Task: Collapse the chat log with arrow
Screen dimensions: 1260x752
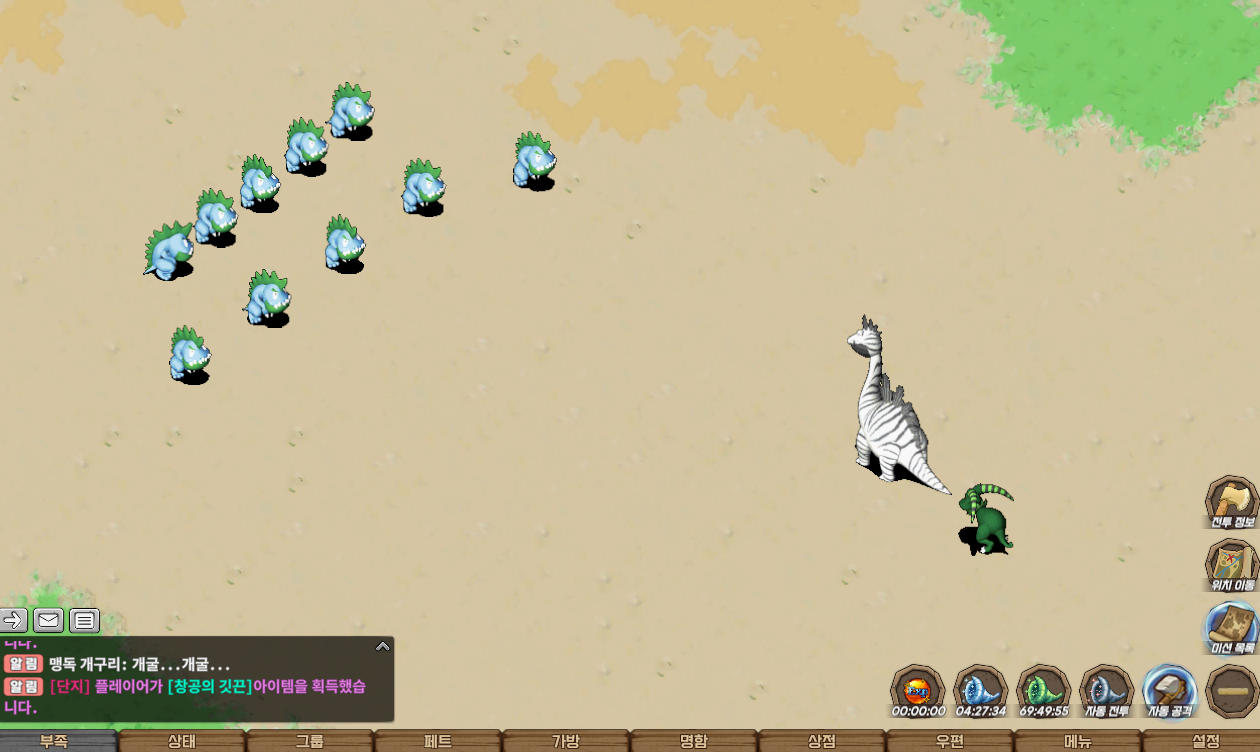Action: click(383, 646)
